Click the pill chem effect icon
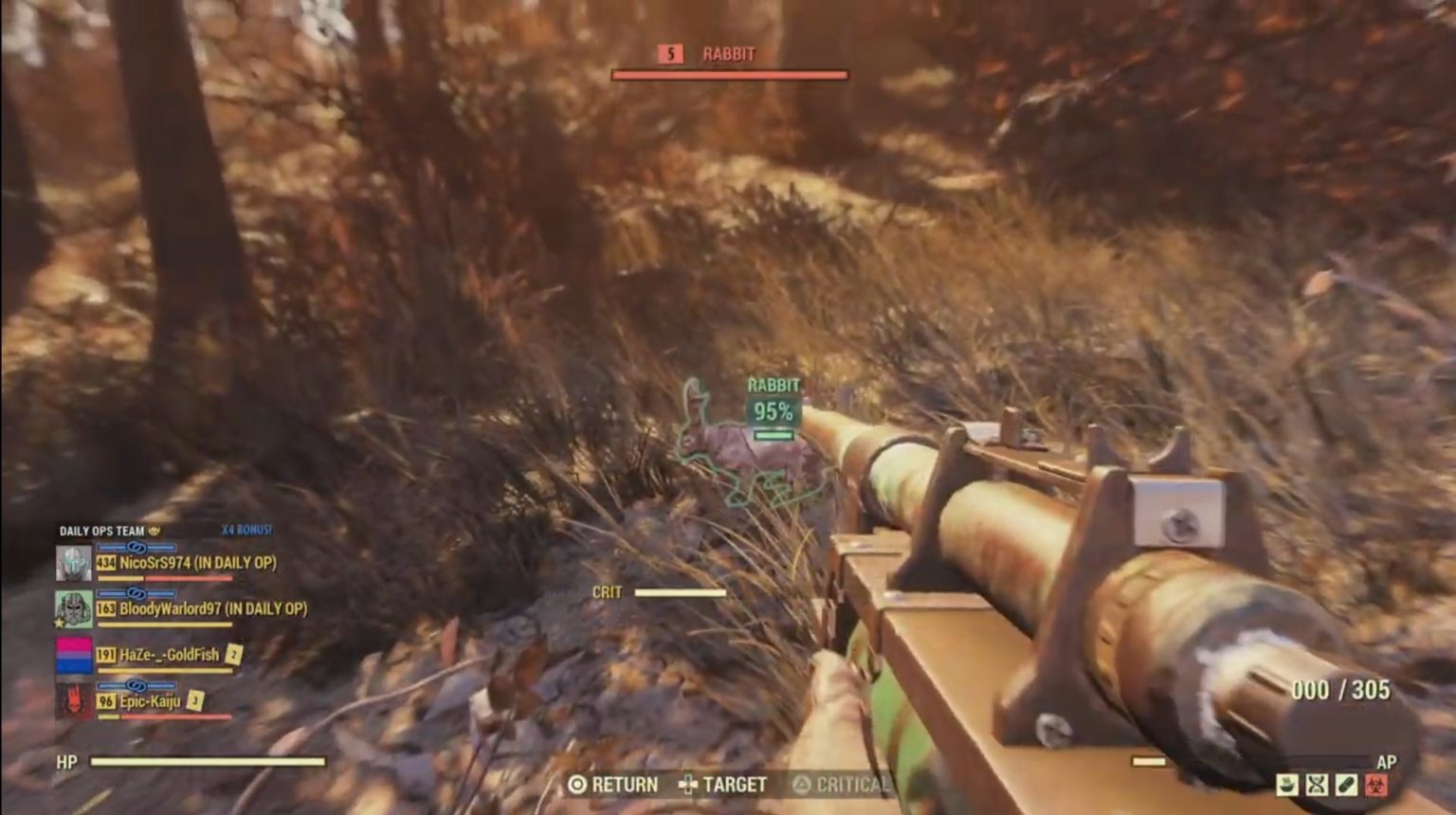The height and width of the screenshot is (815, 1456). (1345, 784)
